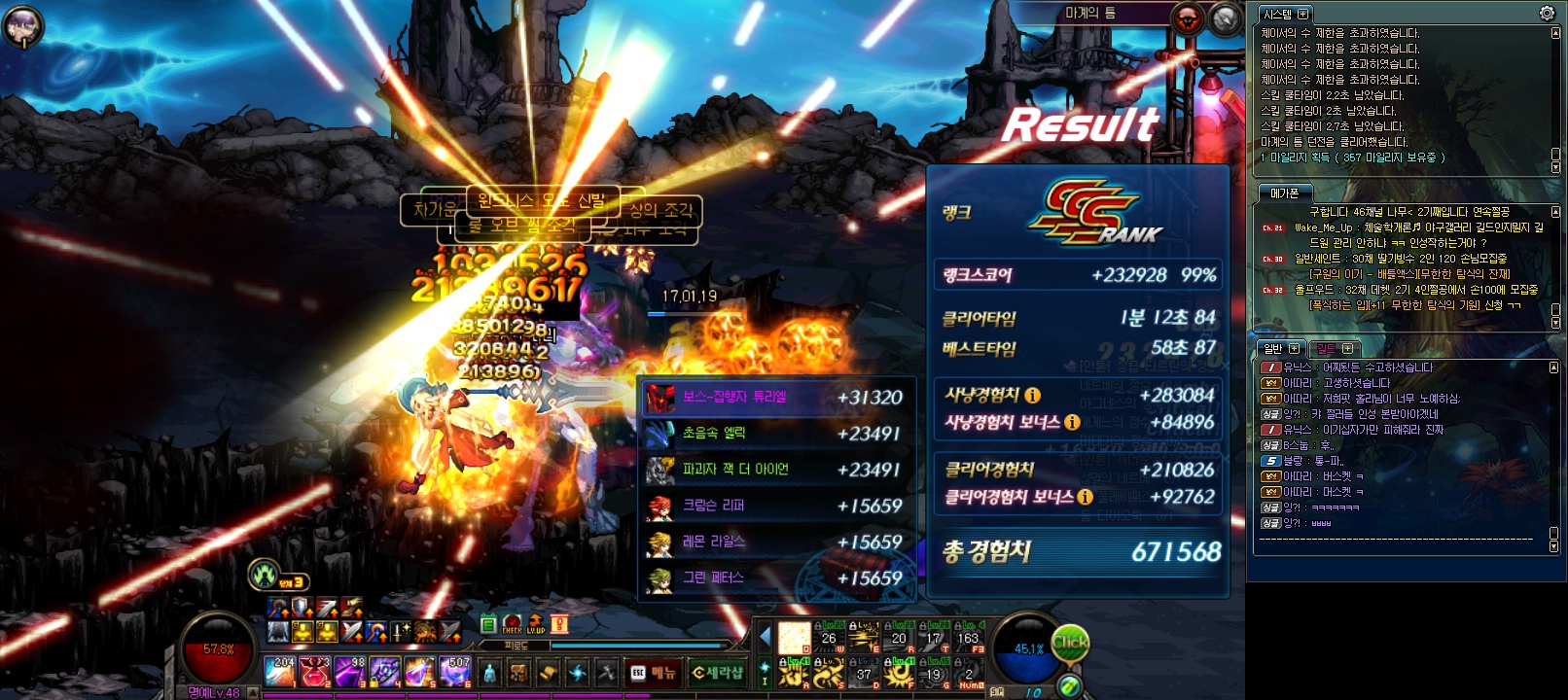Screen dimensions: 1568x700
Task: Open the chat settings gear
Action: point(1547,13)
